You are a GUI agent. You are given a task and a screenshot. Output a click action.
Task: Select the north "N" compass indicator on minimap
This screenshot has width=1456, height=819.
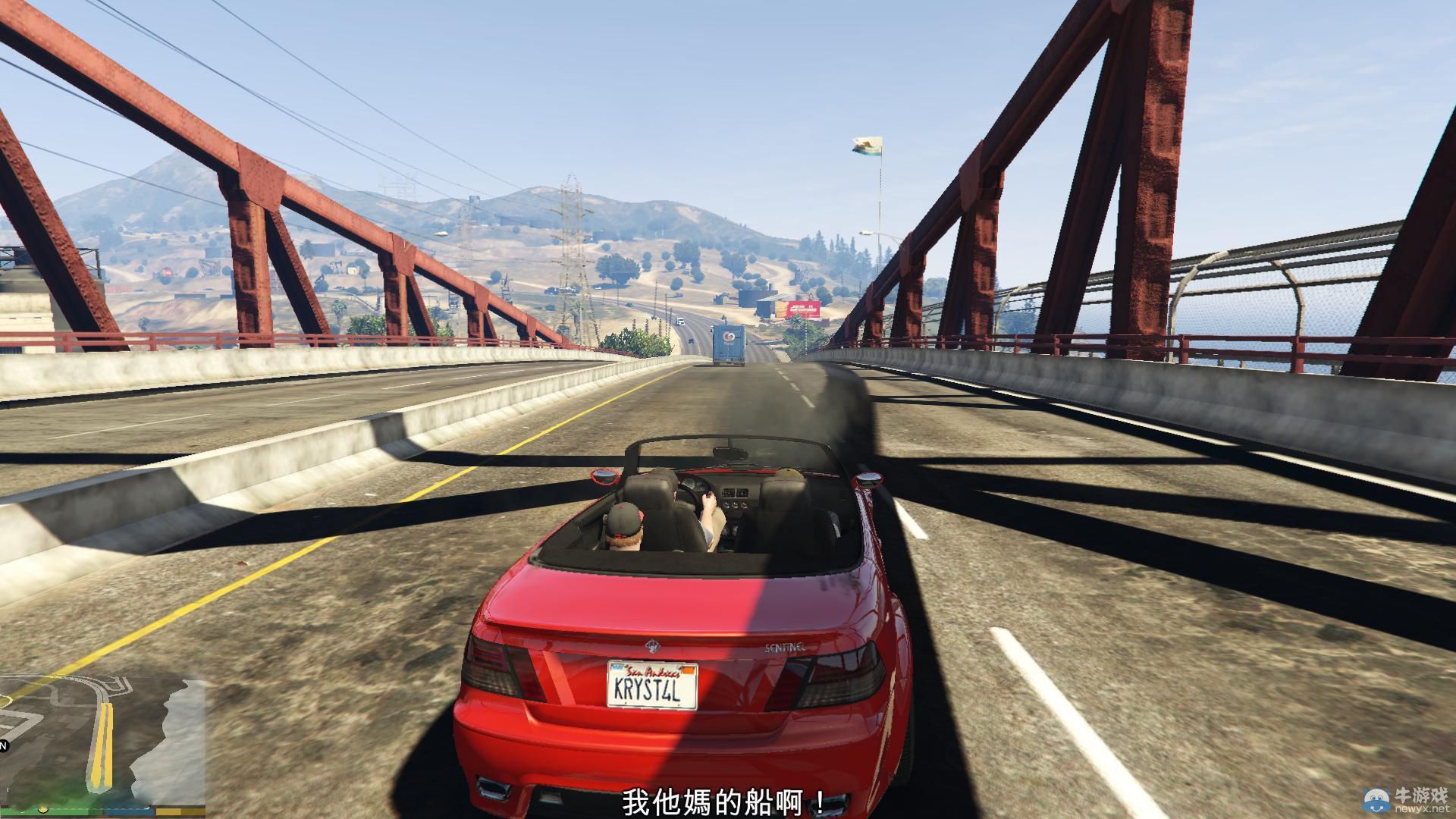point(3,745)
